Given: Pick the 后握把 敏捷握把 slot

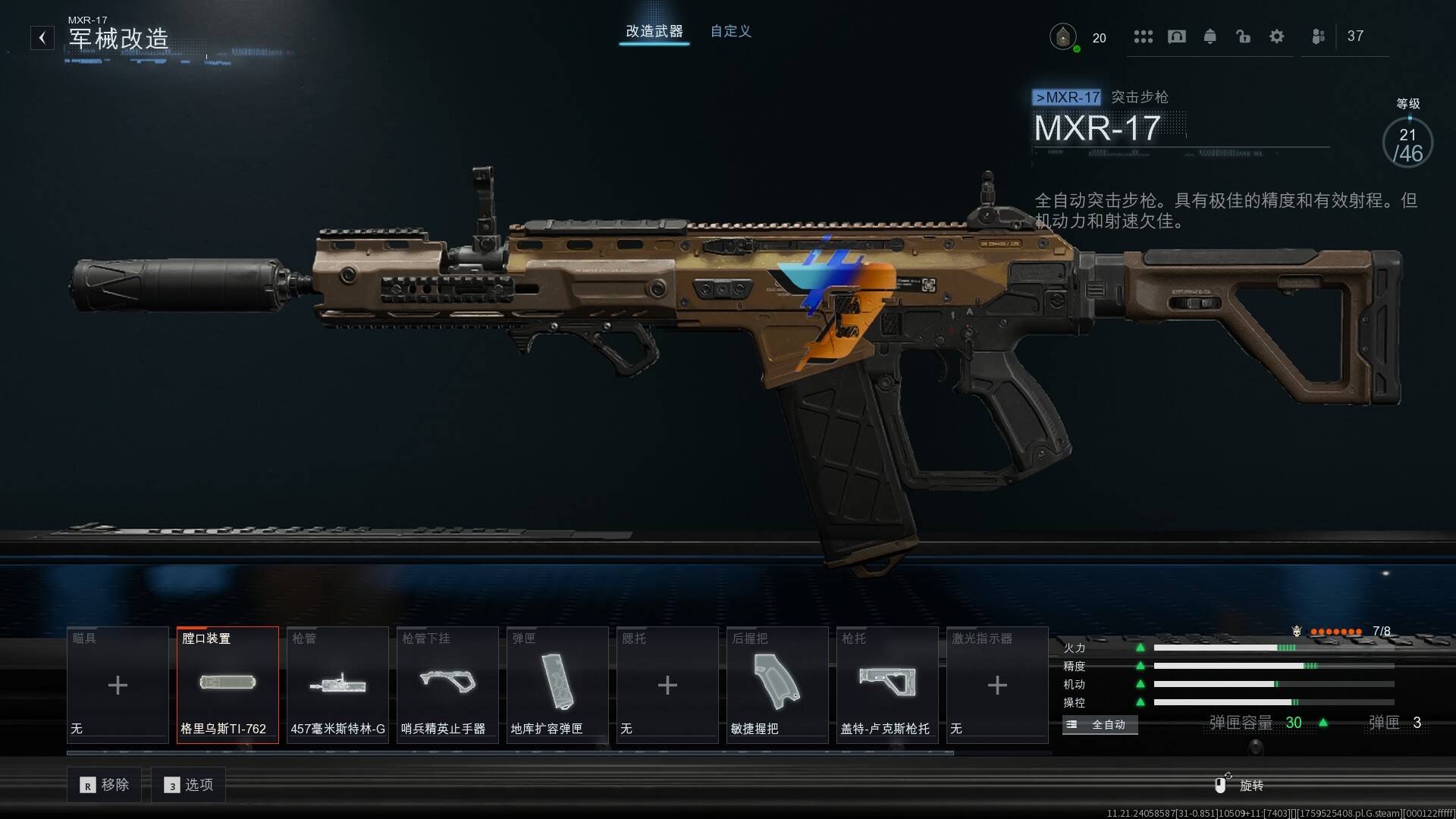Looking at the screenshot, I should tap(777, 685).
